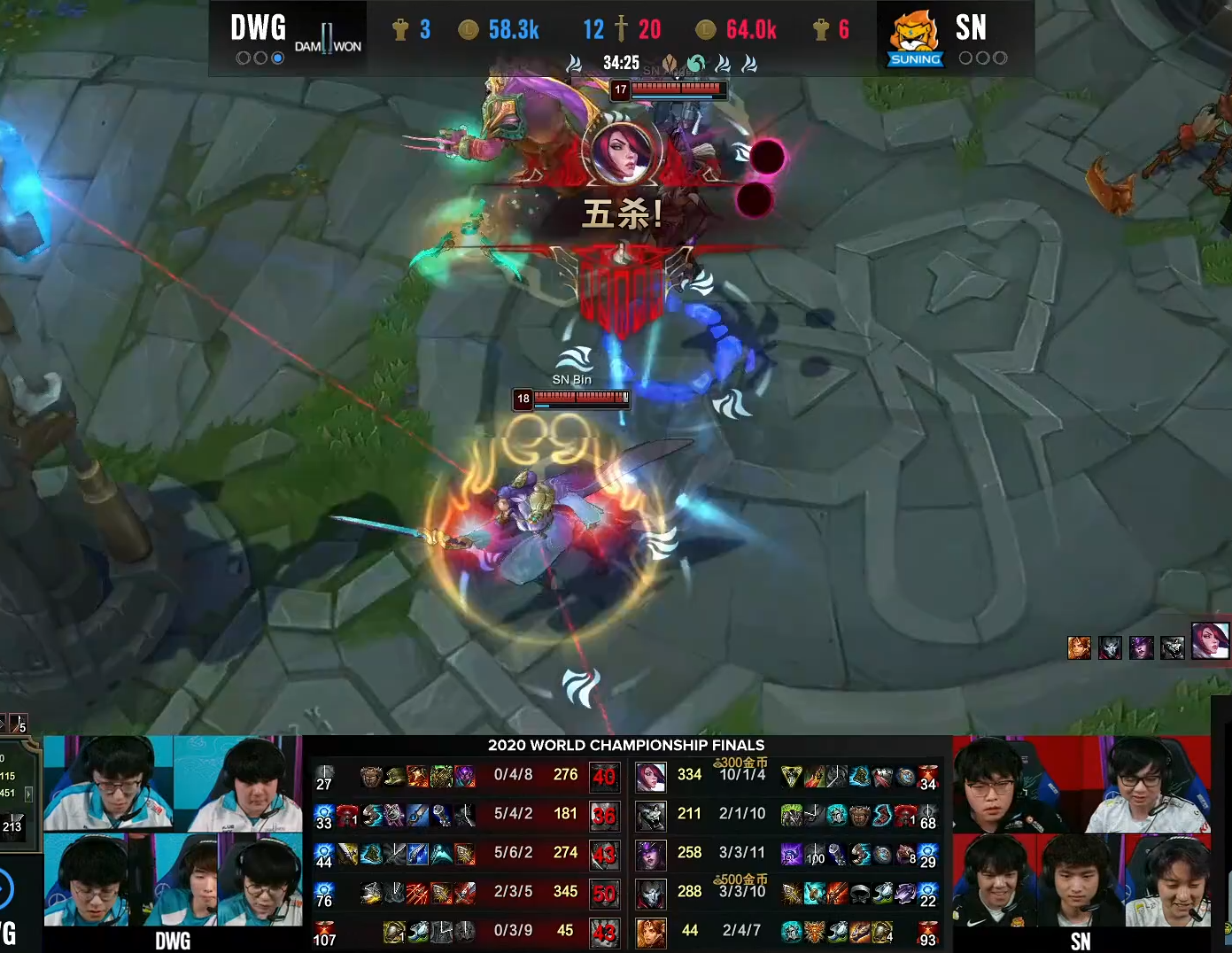
Task: Select the dead champion portrait showing 50
Action: pos(604,893)
